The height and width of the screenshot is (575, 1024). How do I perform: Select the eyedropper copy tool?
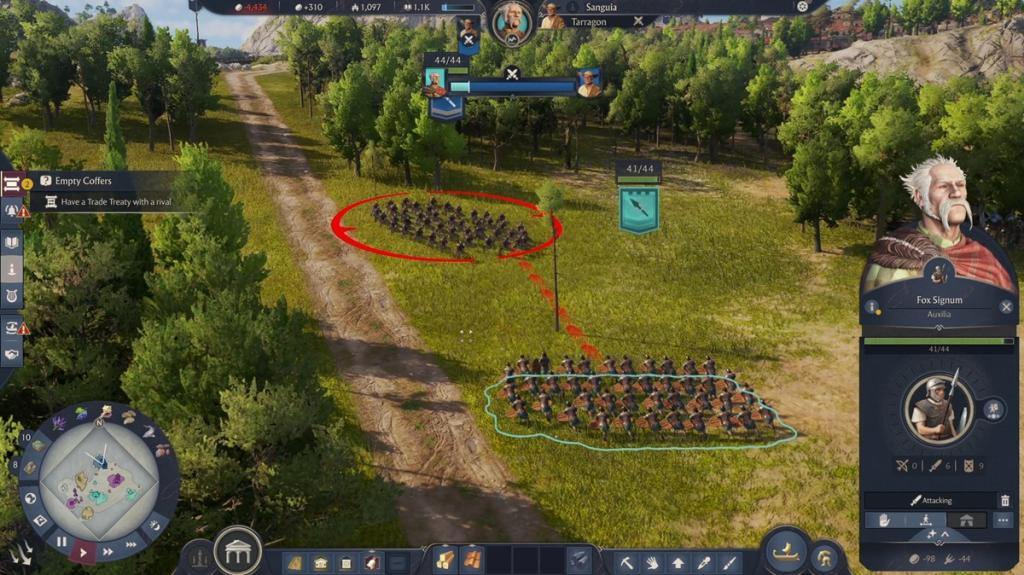point(704,562)
